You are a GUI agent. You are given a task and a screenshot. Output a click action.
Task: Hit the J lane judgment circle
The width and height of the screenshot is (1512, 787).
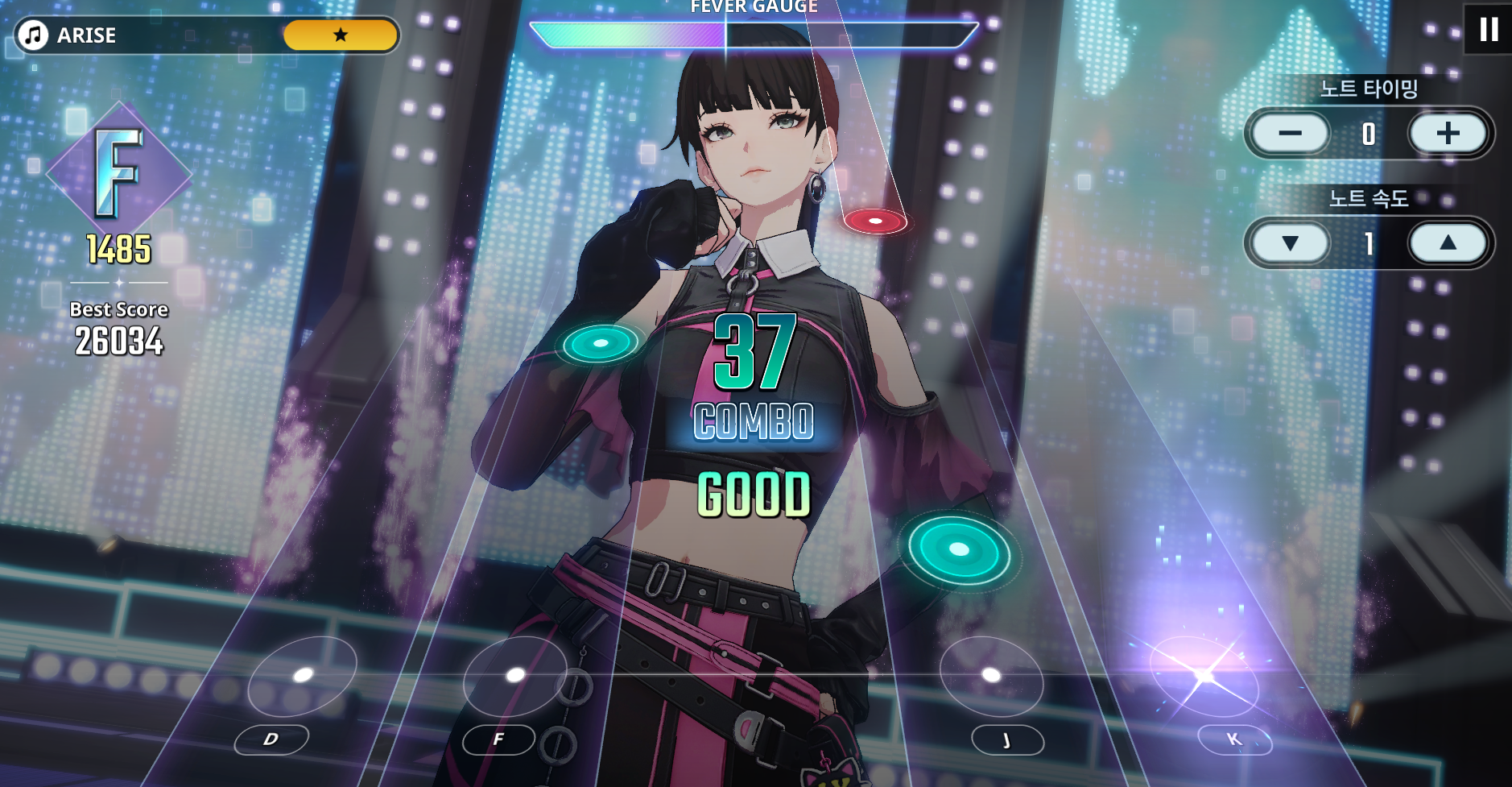[991, 676]
